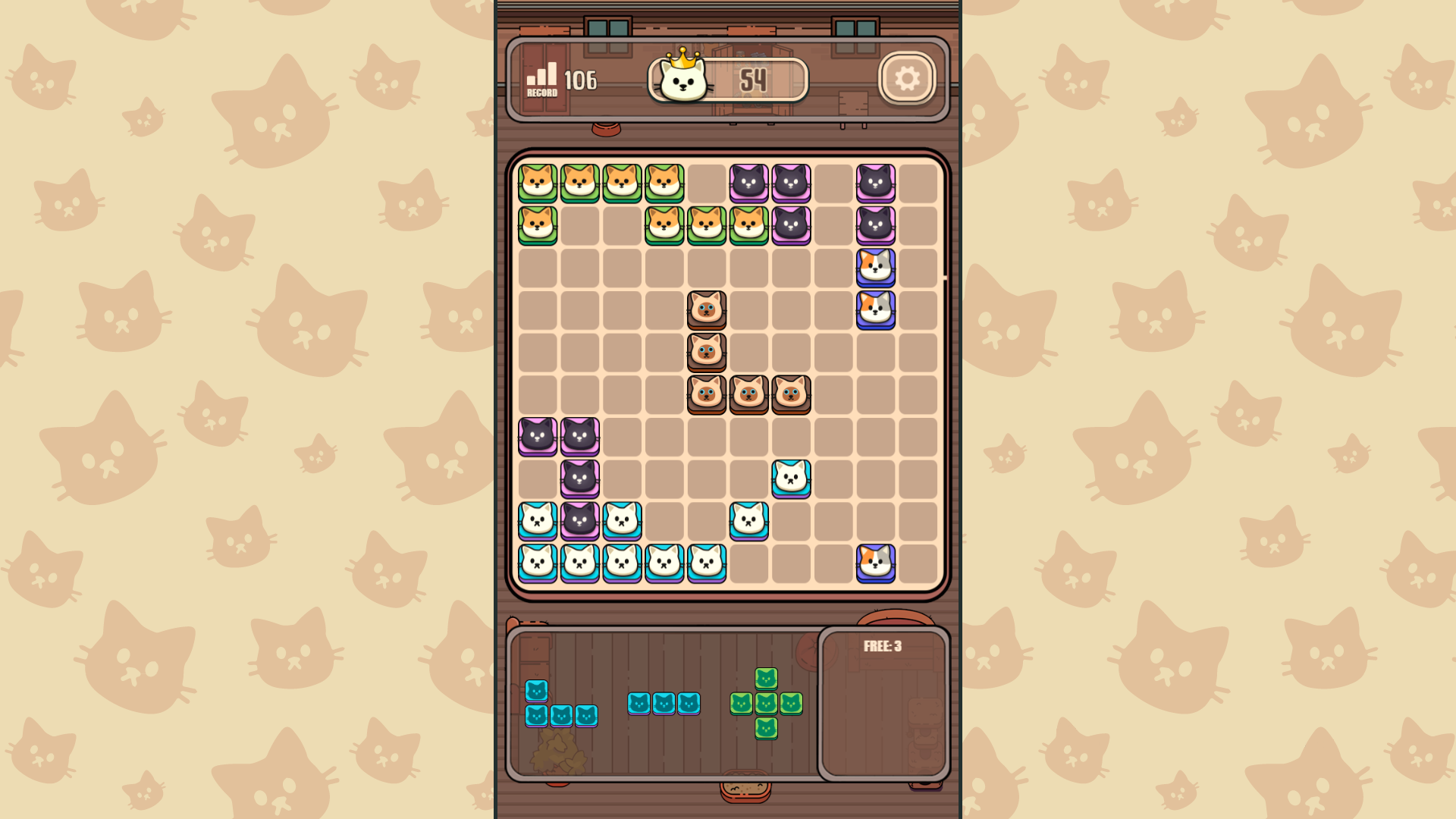Click the calico cat below the top-right purple cats
The height and width of the screenshot is (819, 1456).
click(876, 265)
